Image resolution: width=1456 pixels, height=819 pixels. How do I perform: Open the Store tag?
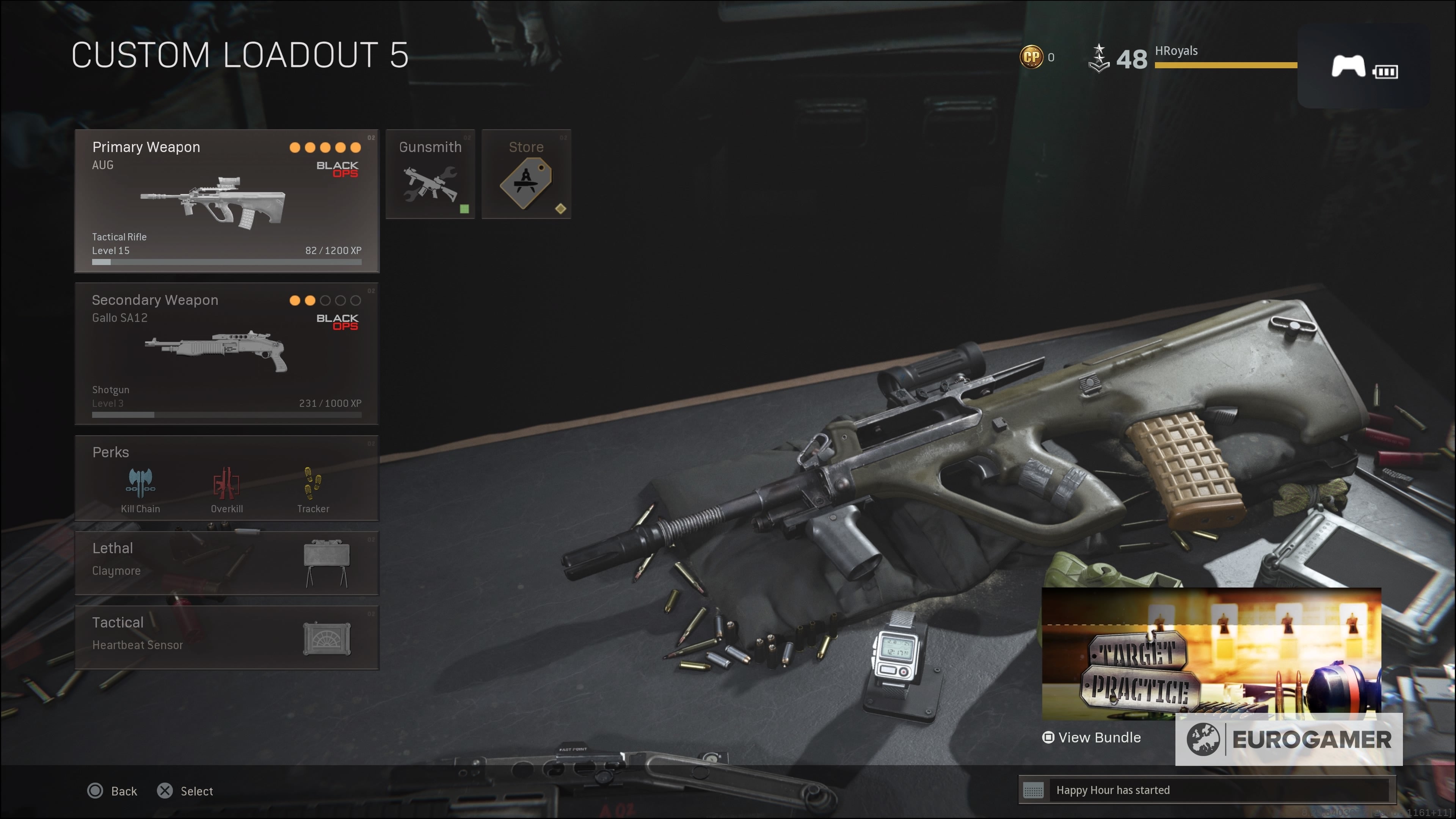pyautogui.click(x=526, y=174)
